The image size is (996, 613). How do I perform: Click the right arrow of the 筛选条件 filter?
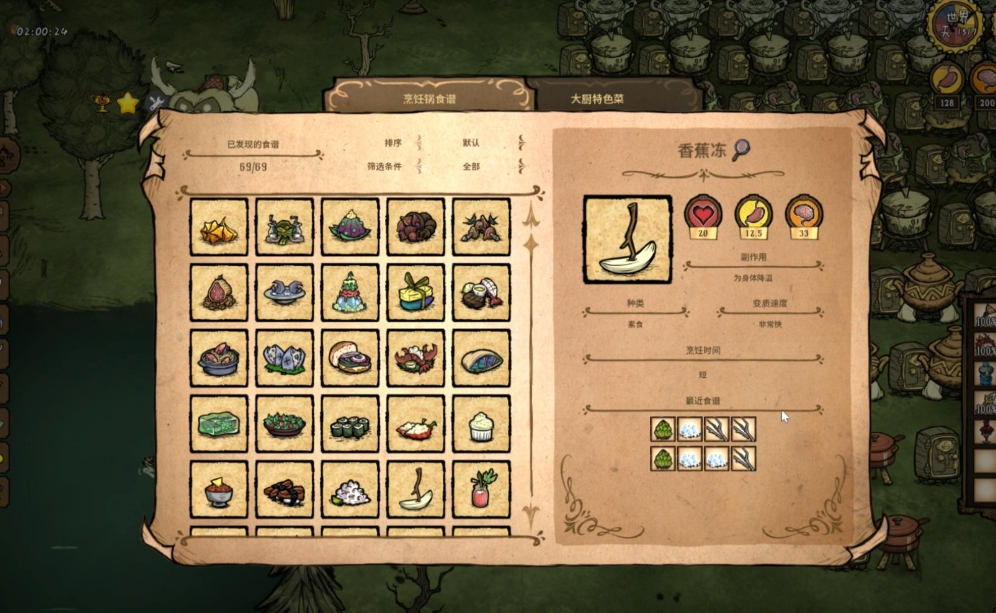[521, 166]
